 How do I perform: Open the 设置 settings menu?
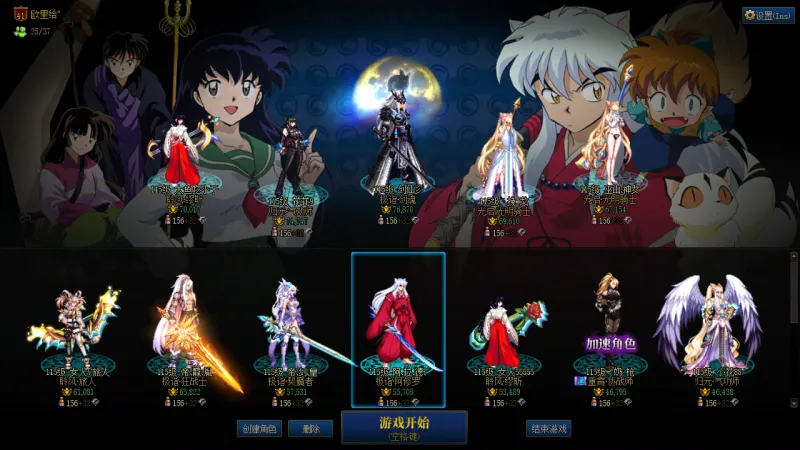click(768, 15)
